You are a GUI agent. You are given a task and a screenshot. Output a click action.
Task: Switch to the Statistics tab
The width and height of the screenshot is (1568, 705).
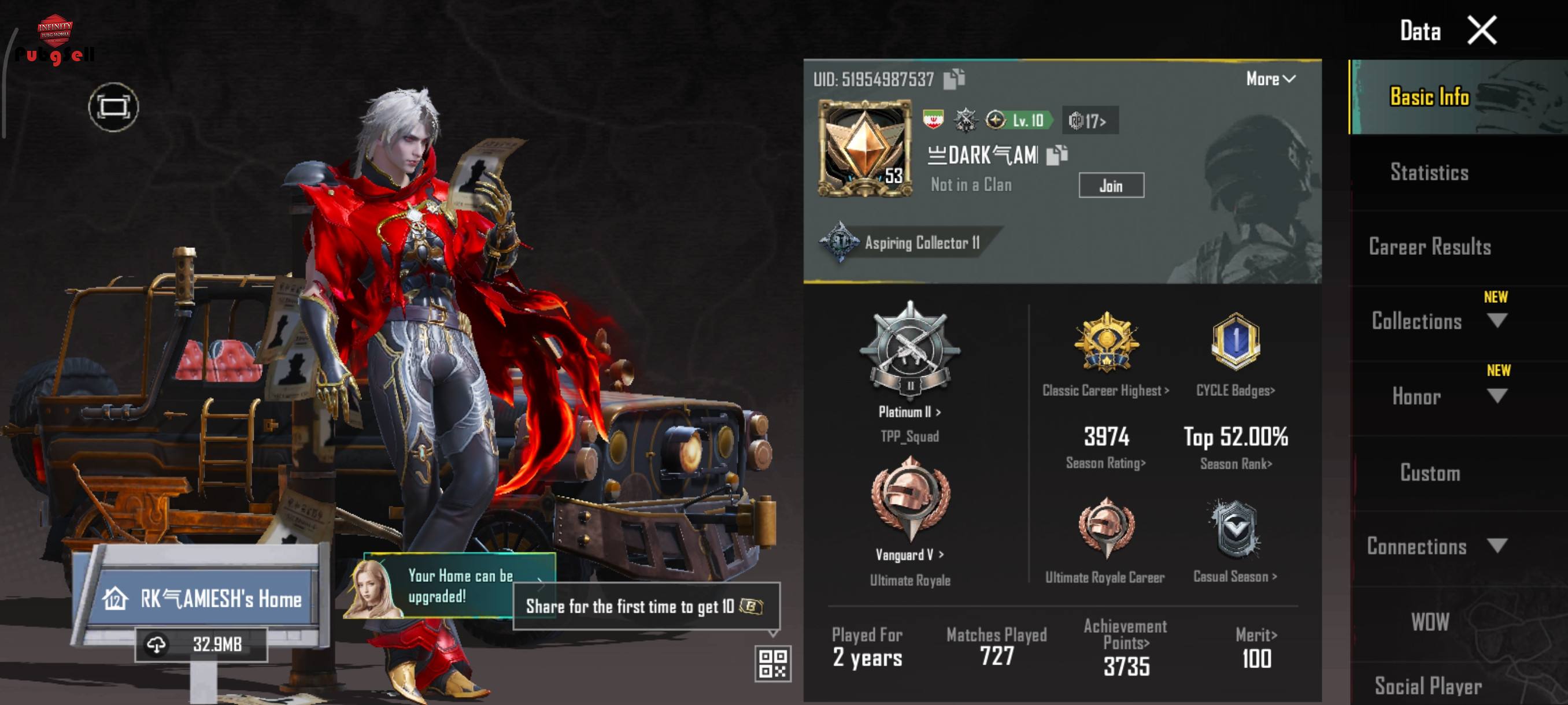[x=1429, y=172]
